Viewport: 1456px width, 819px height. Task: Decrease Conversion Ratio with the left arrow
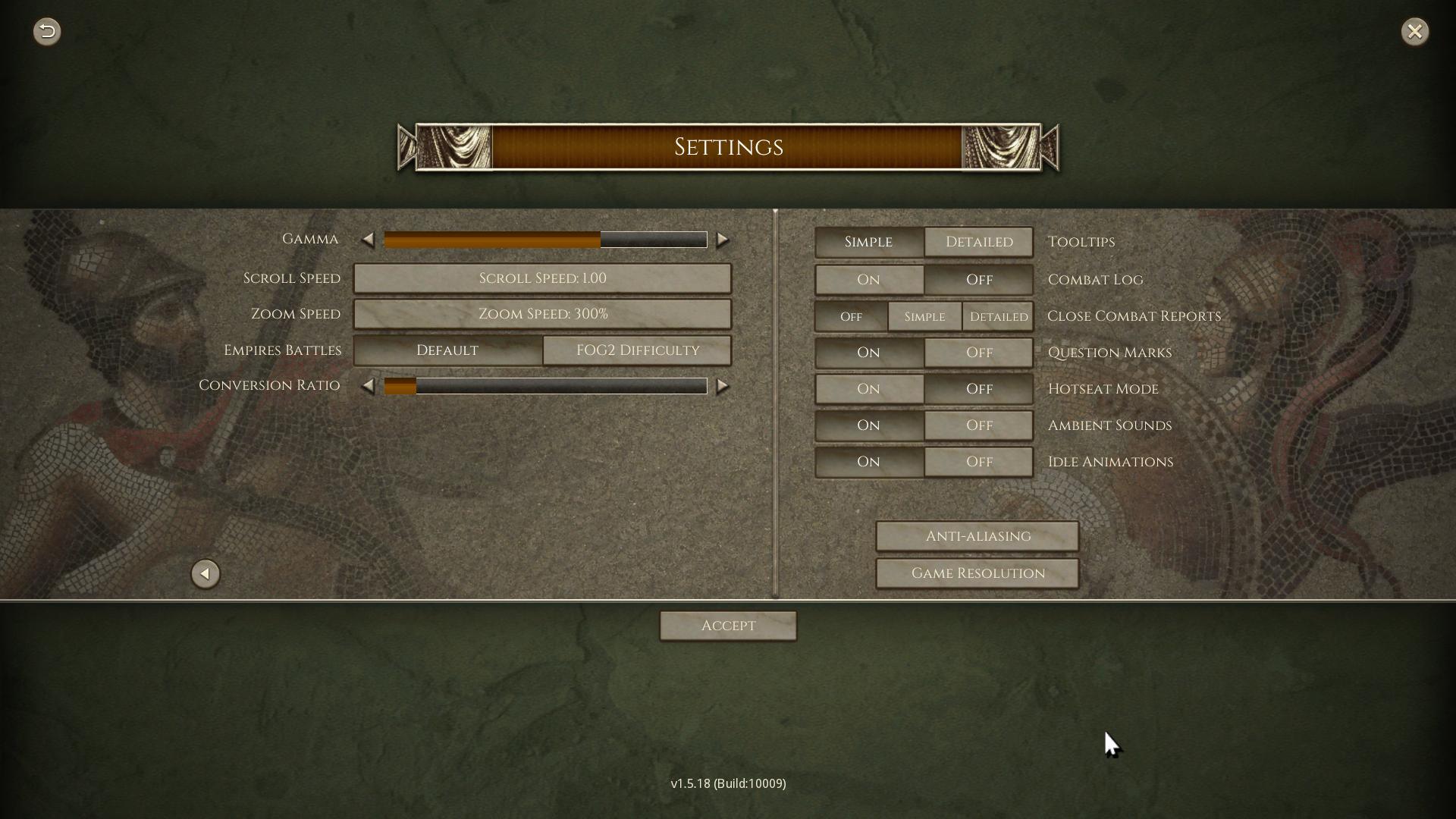368,386
